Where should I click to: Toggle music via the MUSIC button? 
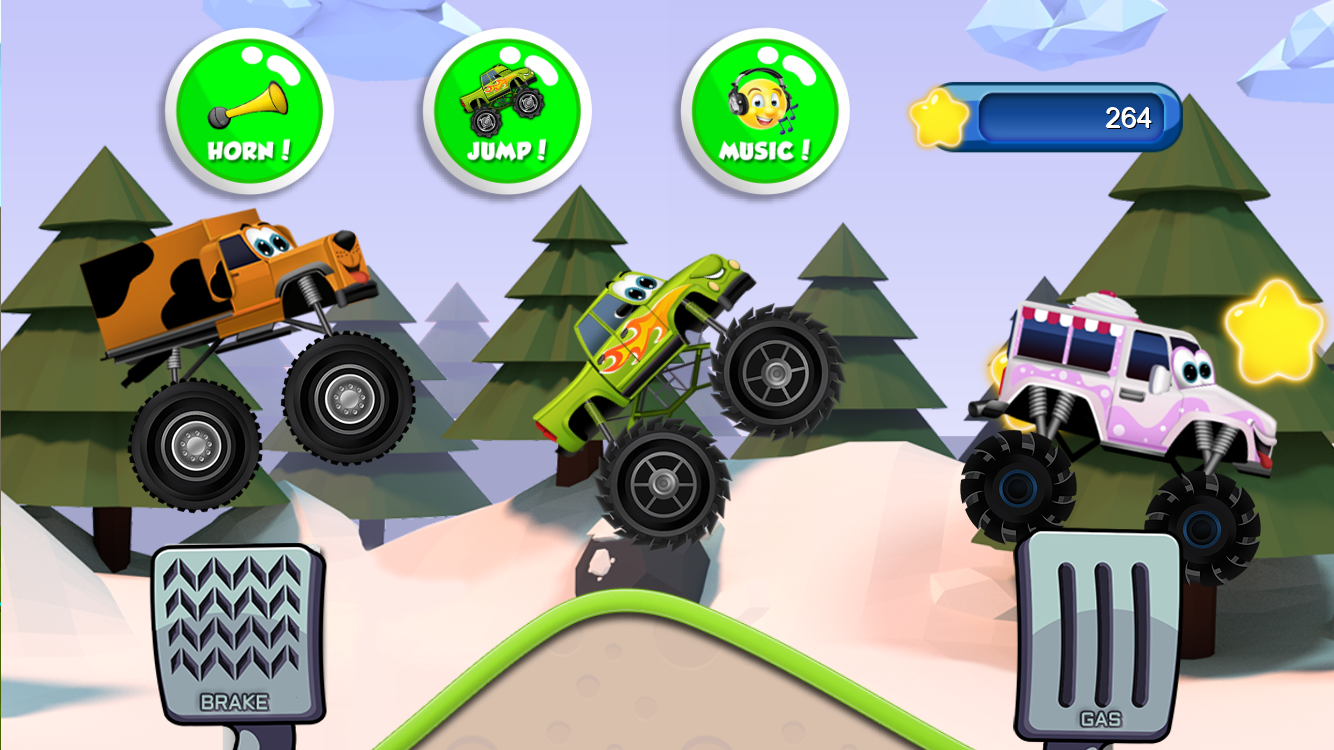point(763,108)
